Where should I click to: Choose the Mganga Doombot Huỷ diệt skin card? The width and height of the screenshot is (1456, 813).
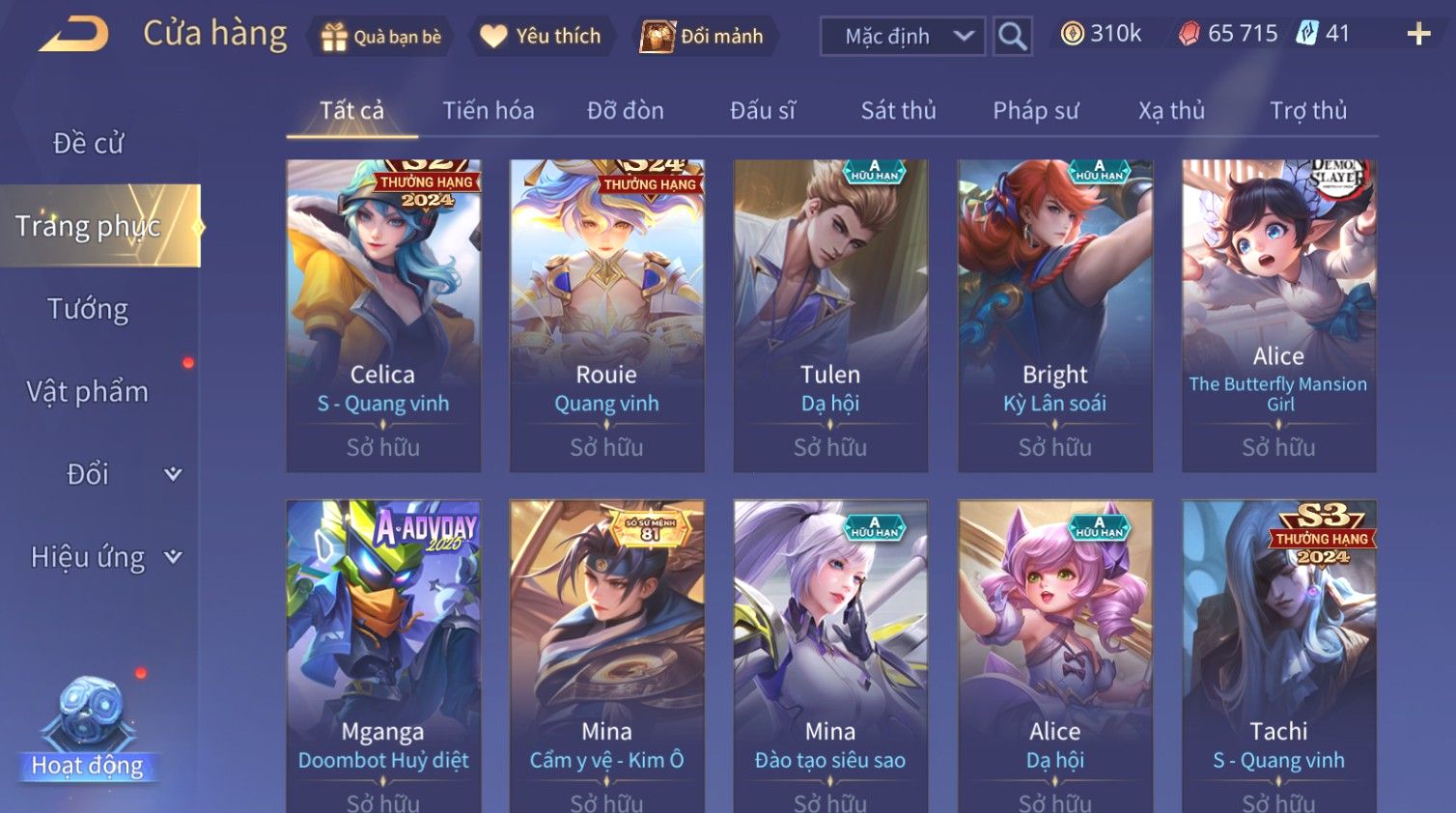pos(383,655)
